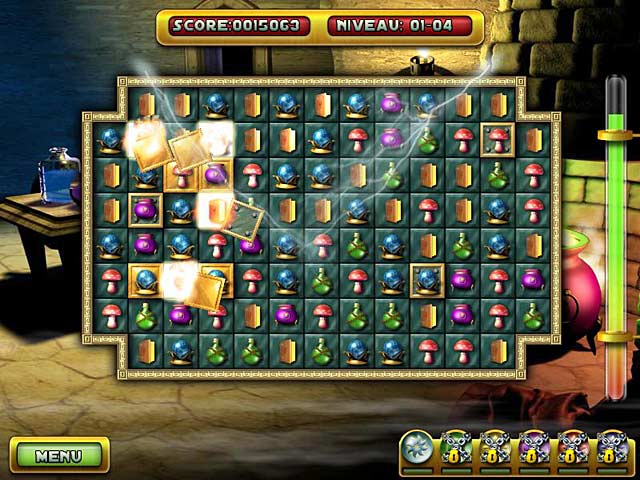Pick the locked orange-red power-up slot
The height and width of the screenshot is (480, 640).
tap(572, 447)
